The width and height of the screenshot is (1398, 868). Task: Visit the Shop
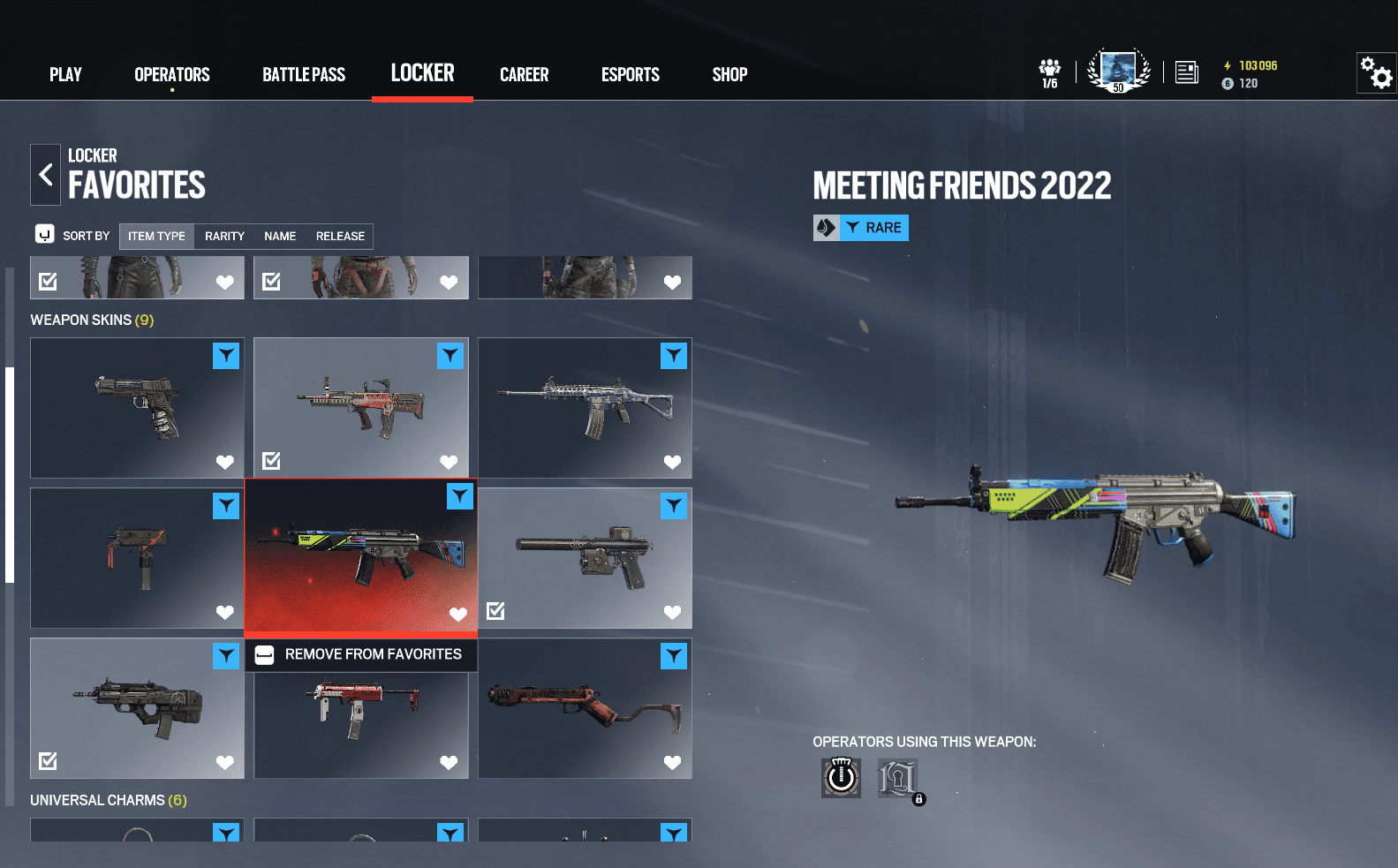point(729,75)
